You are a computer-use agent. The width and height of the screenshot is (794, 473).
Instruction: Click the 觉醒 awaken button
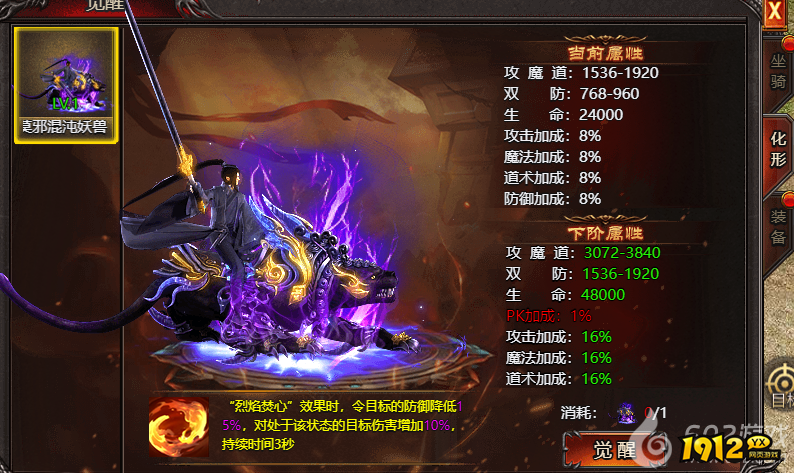tap(612, 449)
